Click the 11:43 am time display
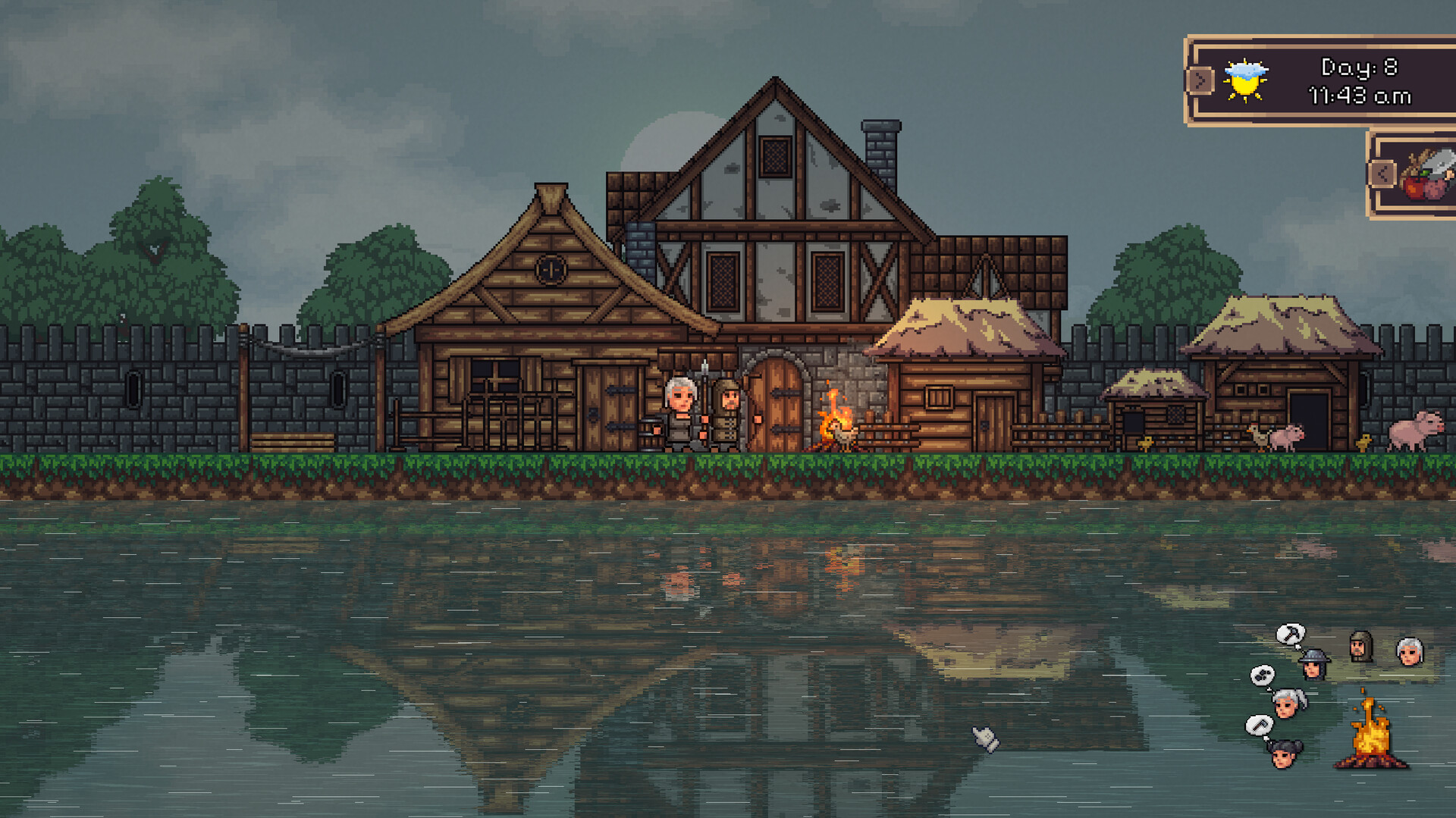 [1360, 96]
